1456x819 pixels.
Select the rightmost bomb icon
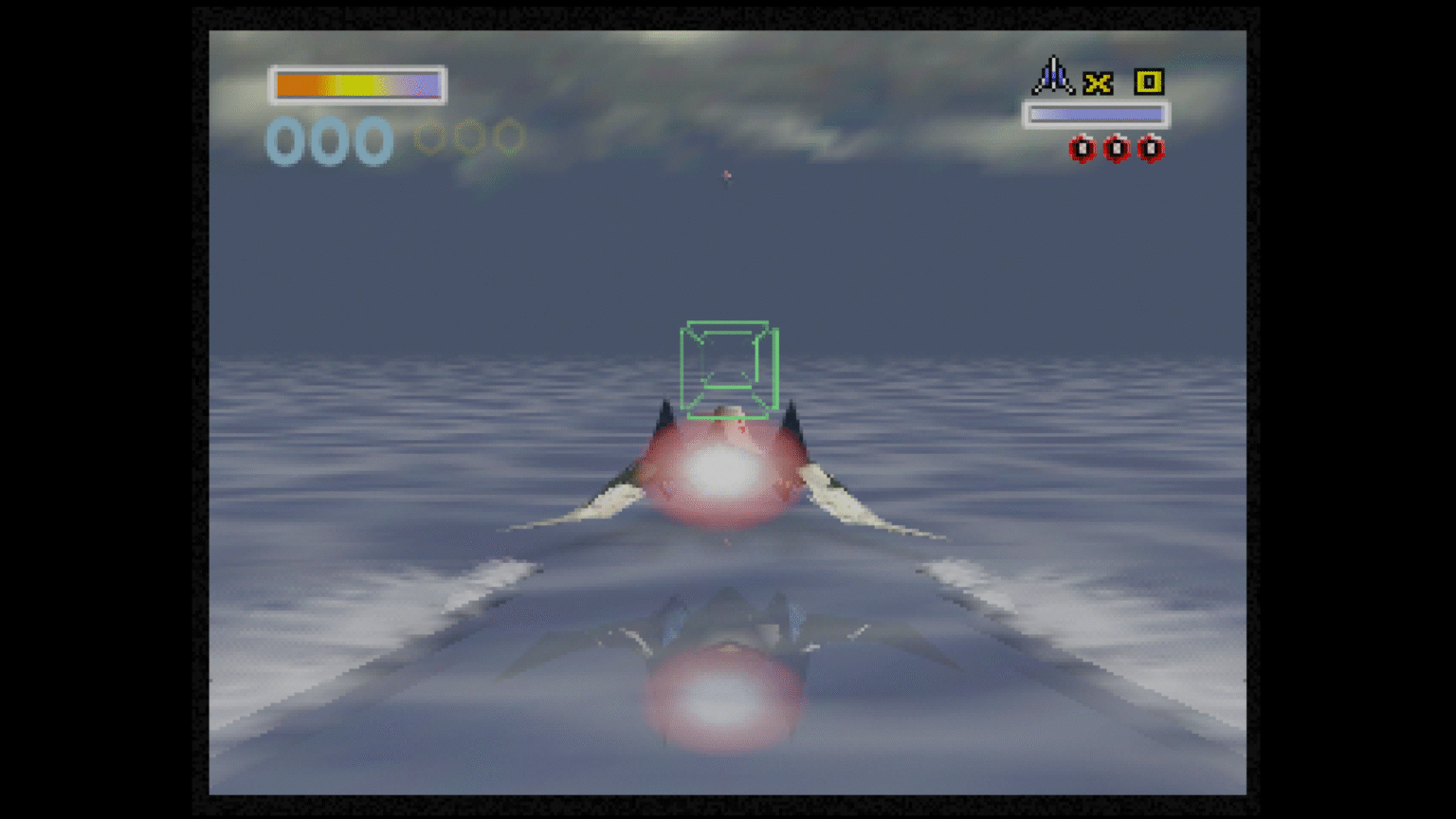point(1152,149)
